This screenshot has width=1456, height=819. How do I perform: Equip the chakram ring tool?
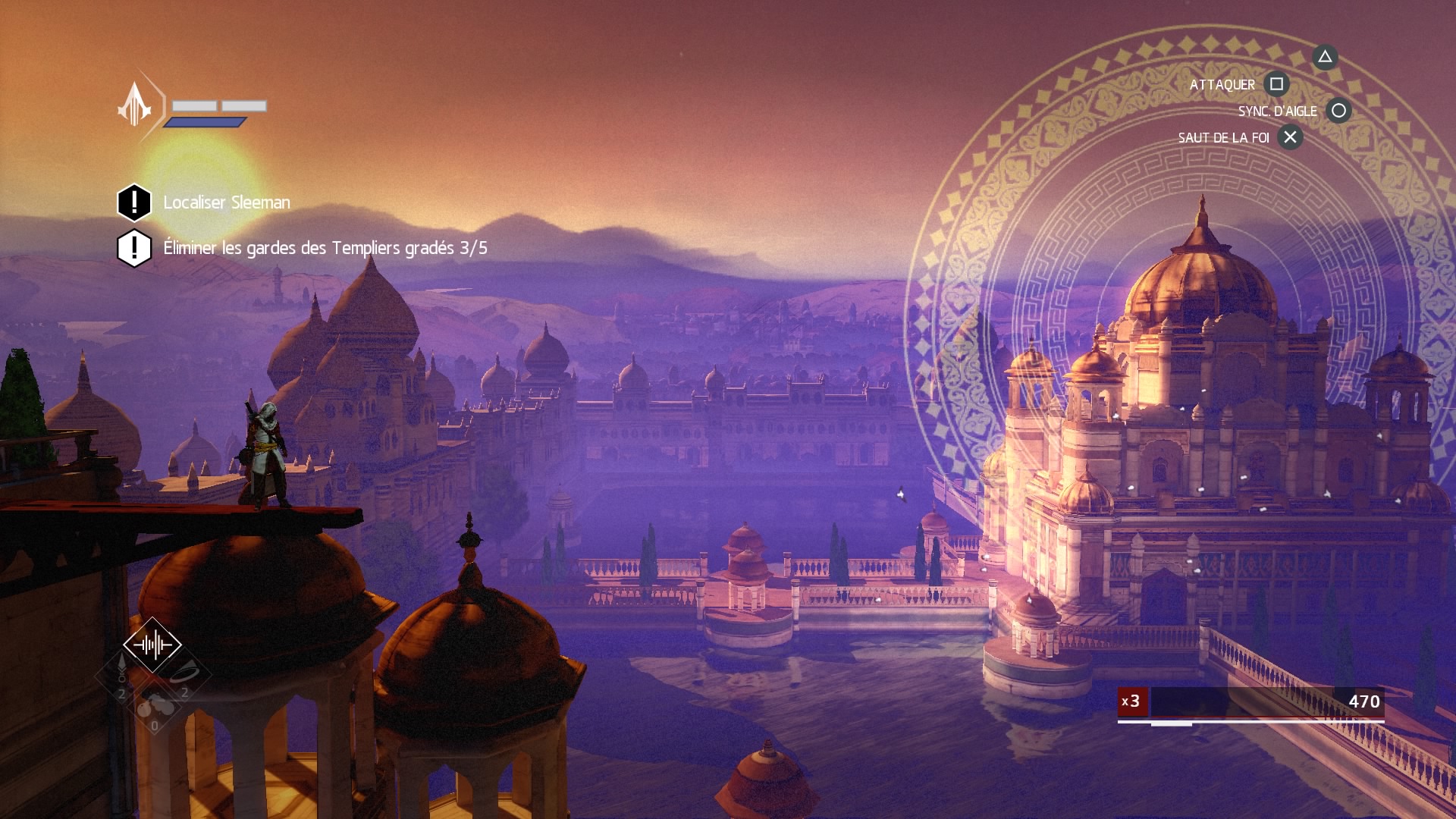tap(184, 674)
